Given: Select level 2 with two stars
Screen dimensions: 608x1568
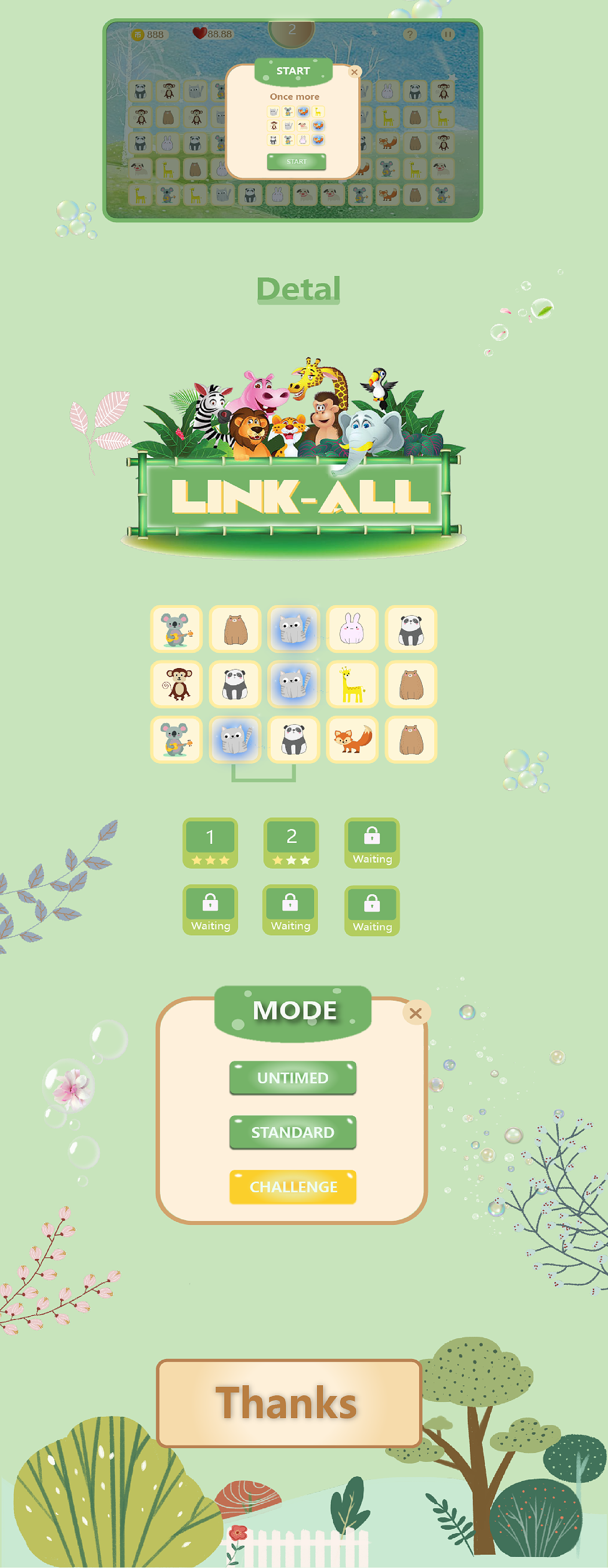Looking at the screenshot, I should pos(290,843).
